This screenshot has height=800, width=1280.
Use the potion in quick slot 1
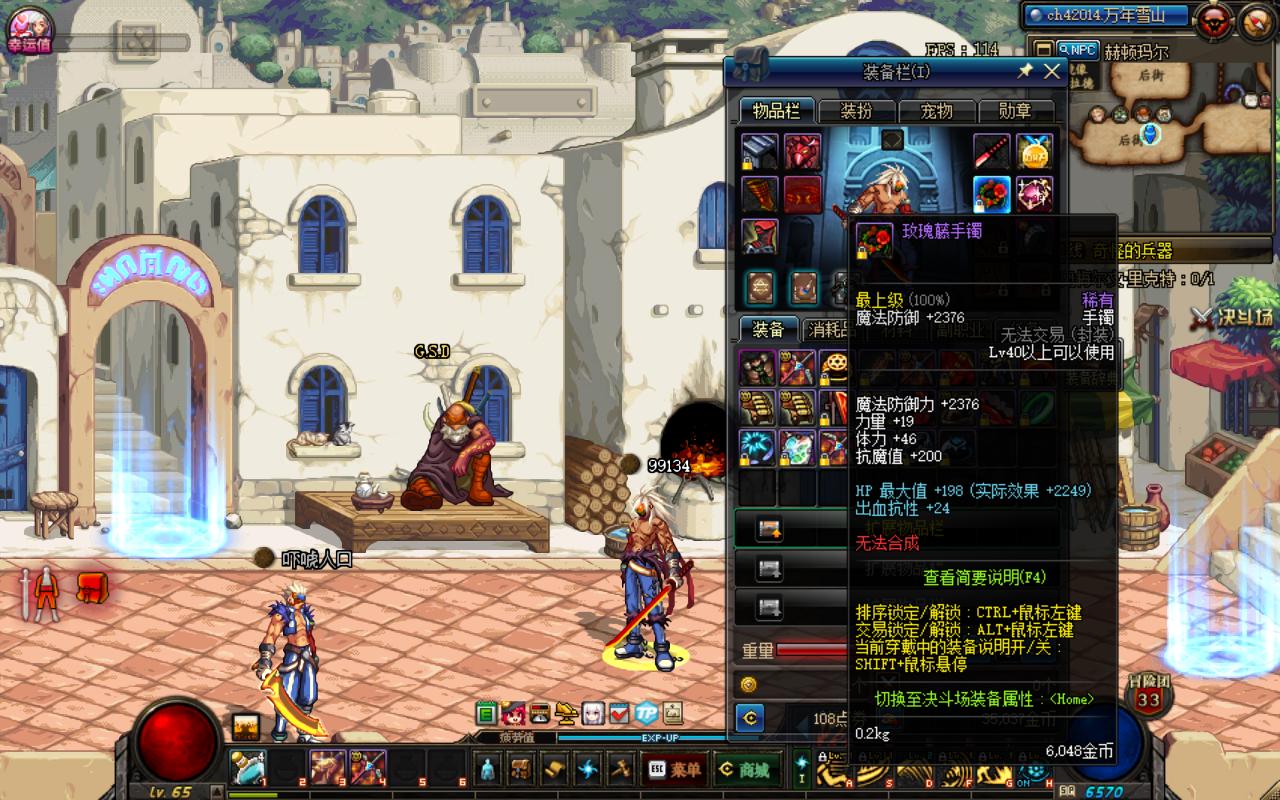pyautogui.click(x=248, y=768)
